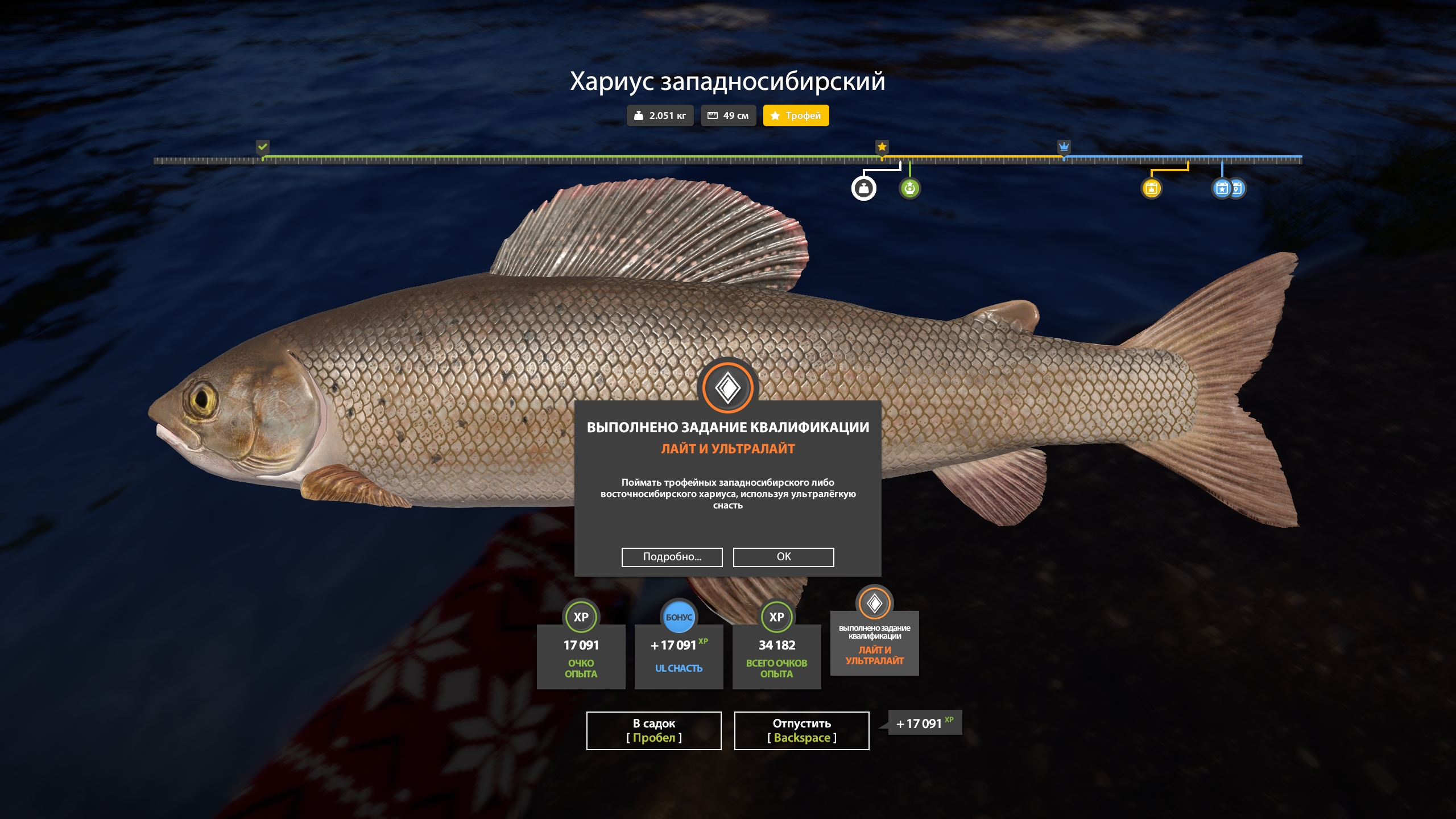Confirm the qualification dialog with OK
The width and height of the screenshot is (1456, 819).
[x=783, y=557]
